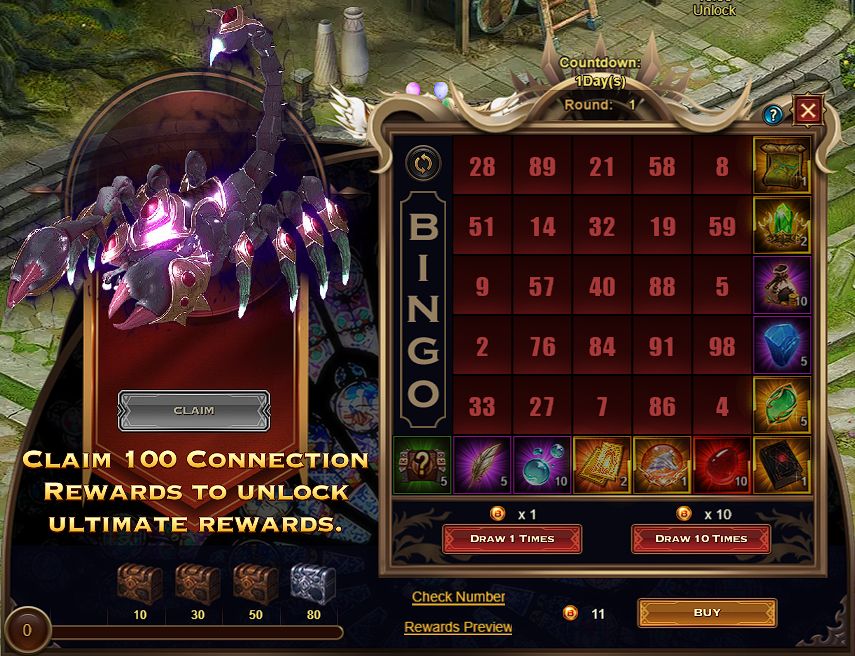The height and width of the screenshot is (656, 855).
Task: Select bingo number 28 tile
Action: [x=482, y=166]
